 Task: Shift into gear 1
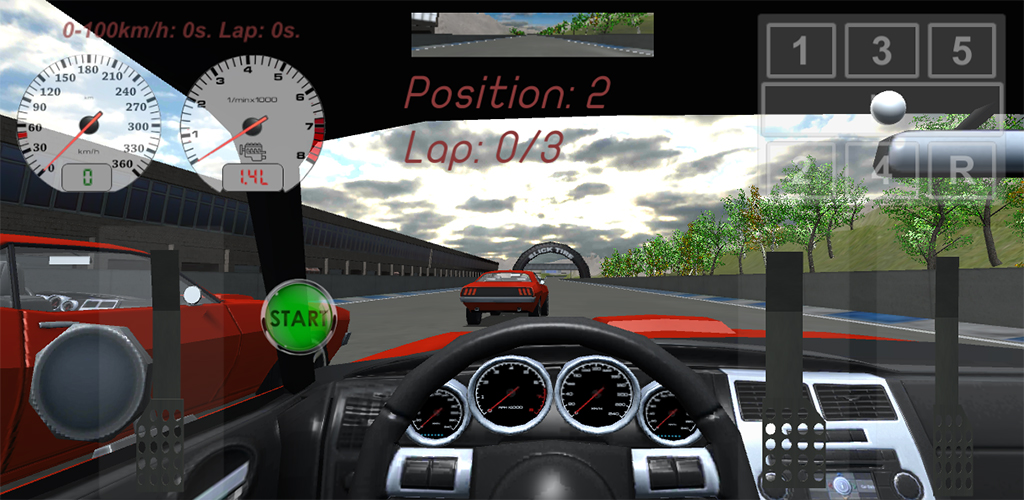(x=800, y=51)
